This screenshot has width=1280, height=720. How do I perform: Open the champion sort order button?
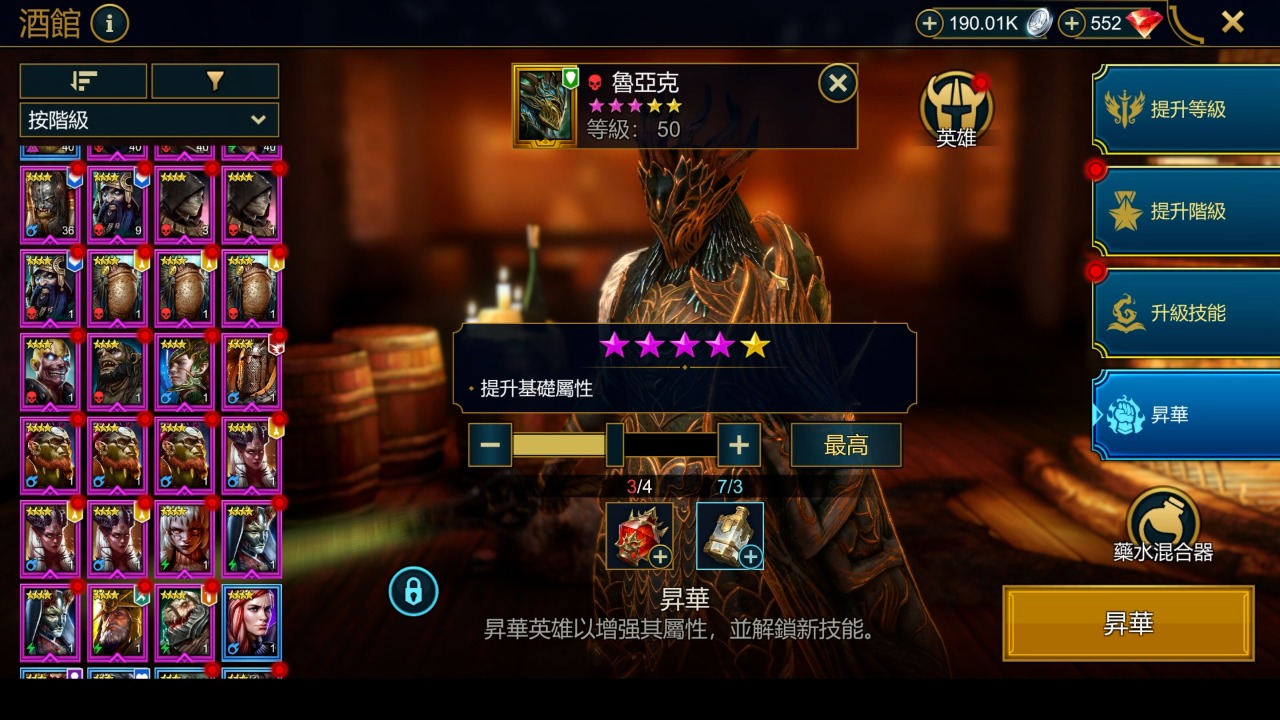point(84,82)
